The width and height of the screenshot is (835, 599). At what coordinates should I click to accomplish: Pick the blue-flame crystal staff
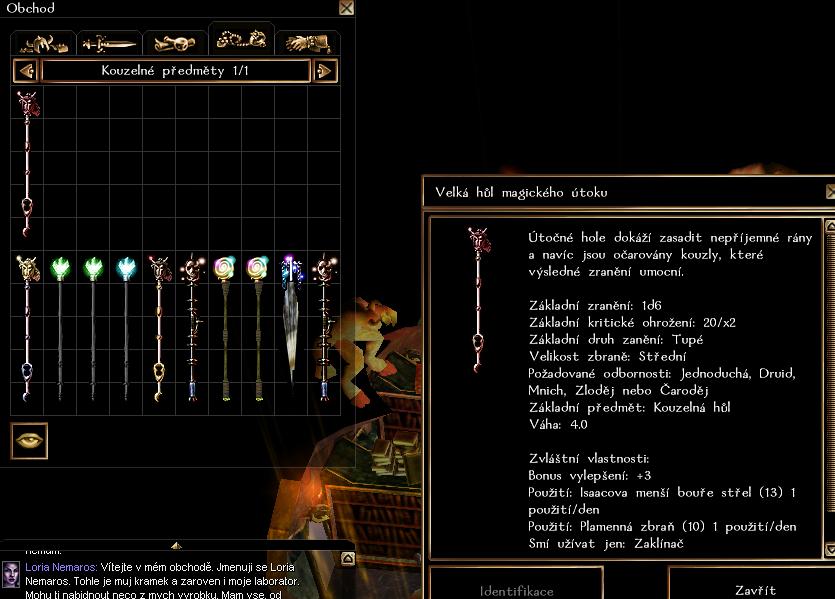[126, 330]
